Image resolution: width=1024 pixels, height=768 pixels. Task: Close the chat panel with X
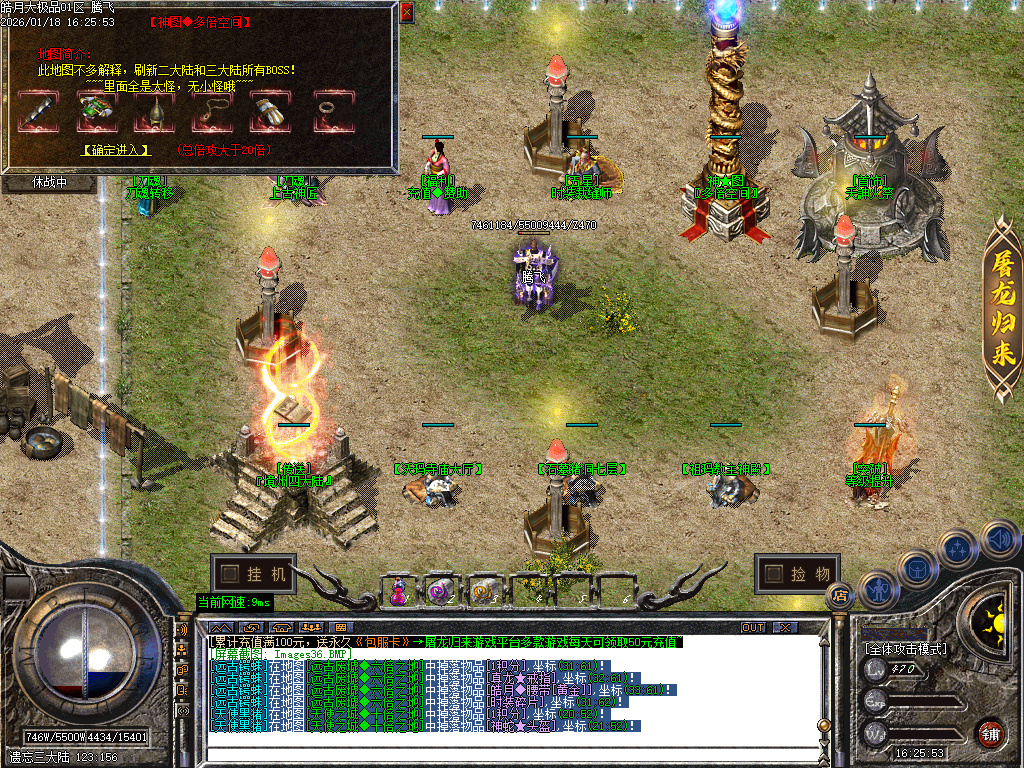785,628
